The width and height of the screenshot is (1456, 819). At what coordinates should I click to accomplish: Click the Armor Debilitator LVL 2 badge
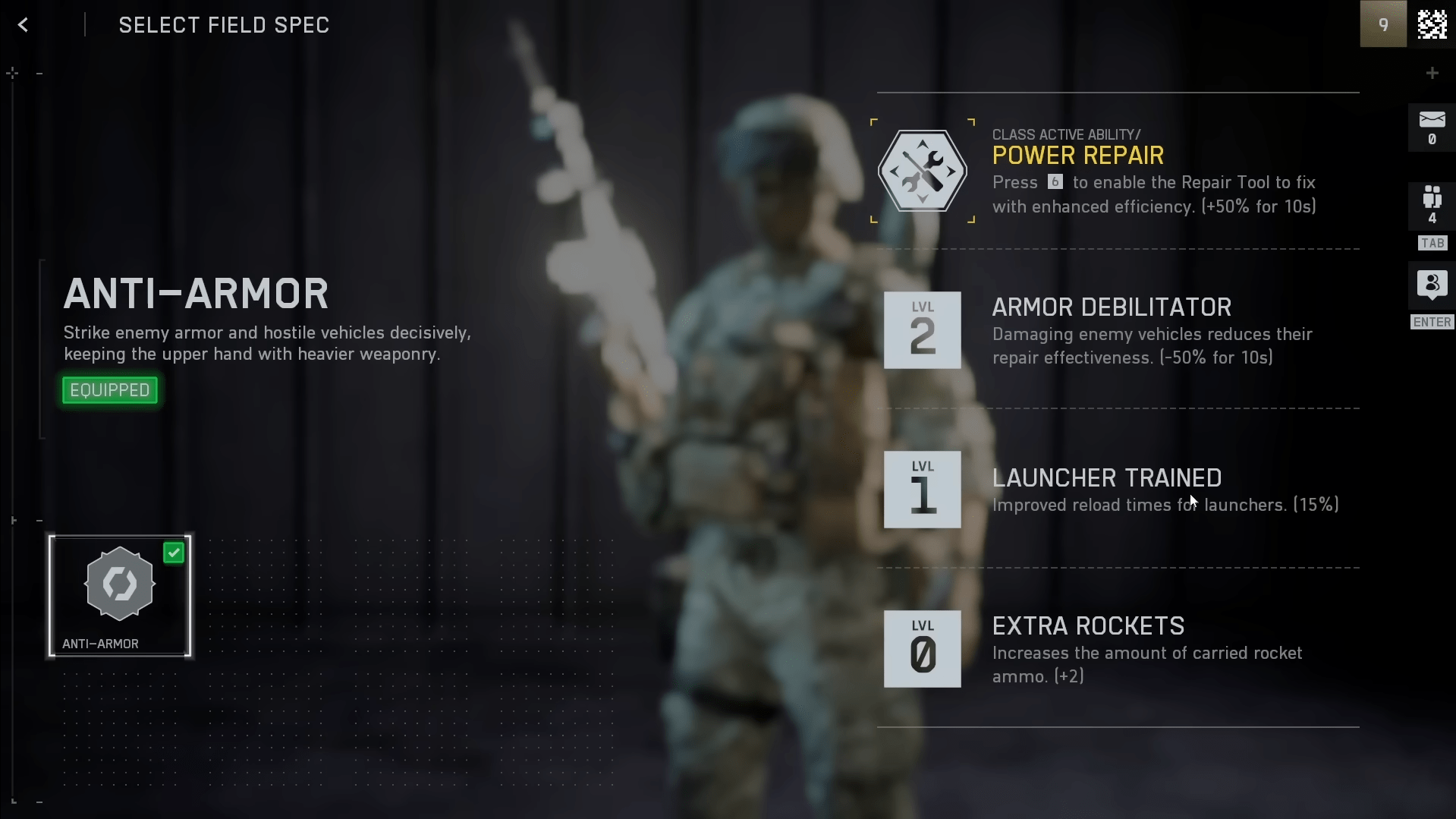coord(922,330)
